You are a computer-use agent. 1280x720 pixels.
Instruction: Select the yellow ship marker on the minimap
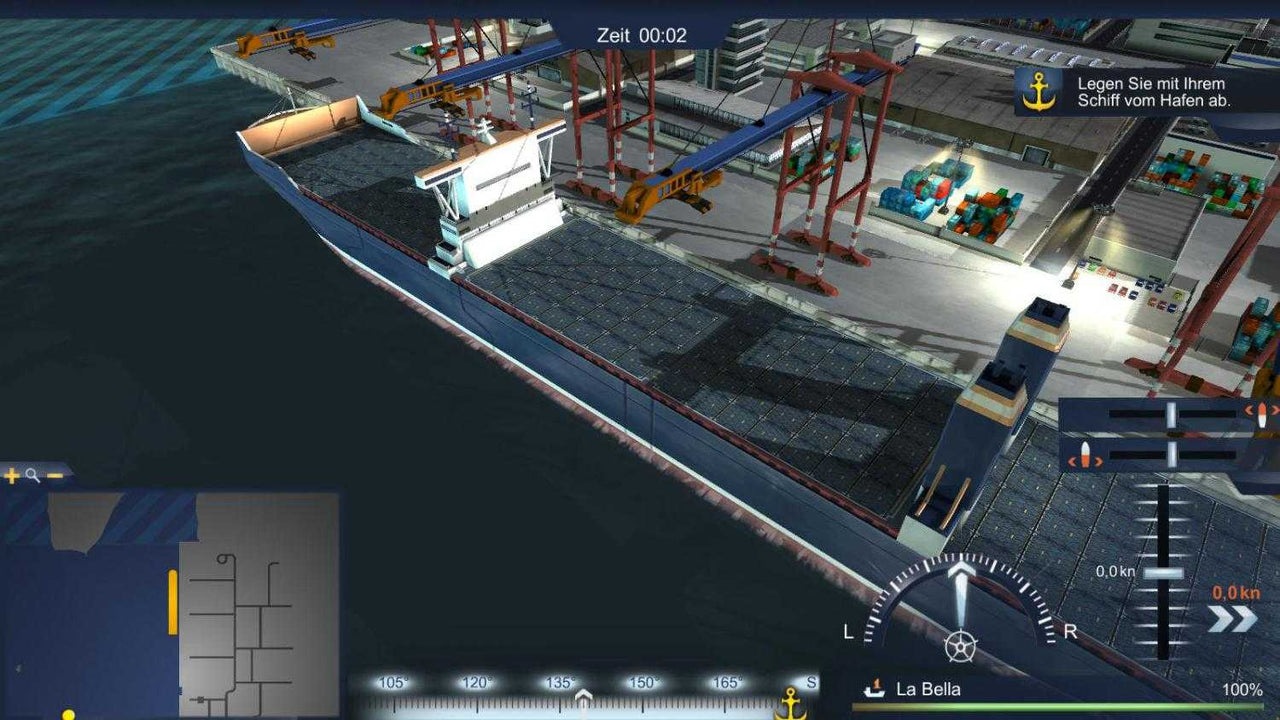click(x=171, y=603)
